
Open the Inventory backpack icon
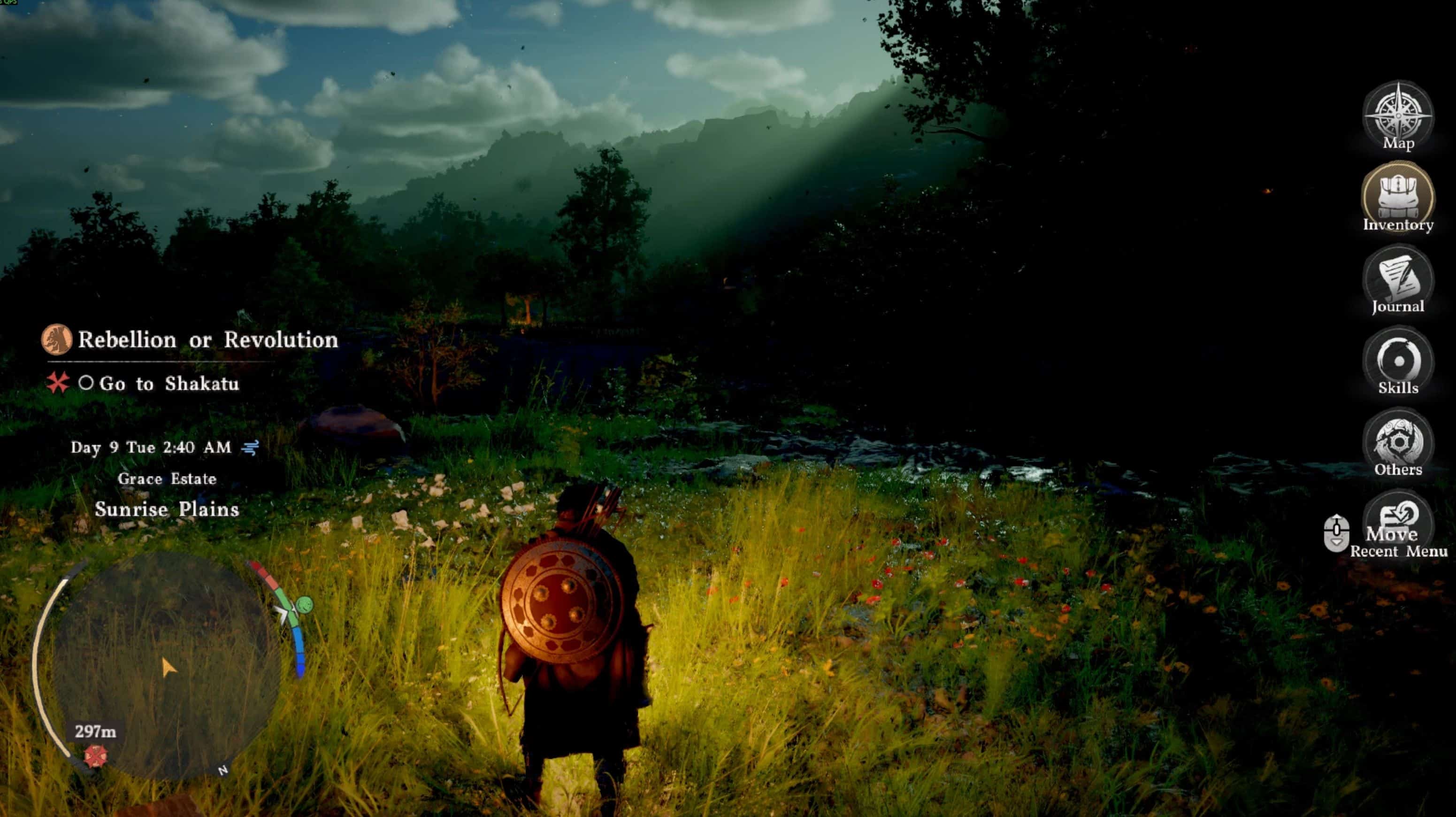(1398, 197)
